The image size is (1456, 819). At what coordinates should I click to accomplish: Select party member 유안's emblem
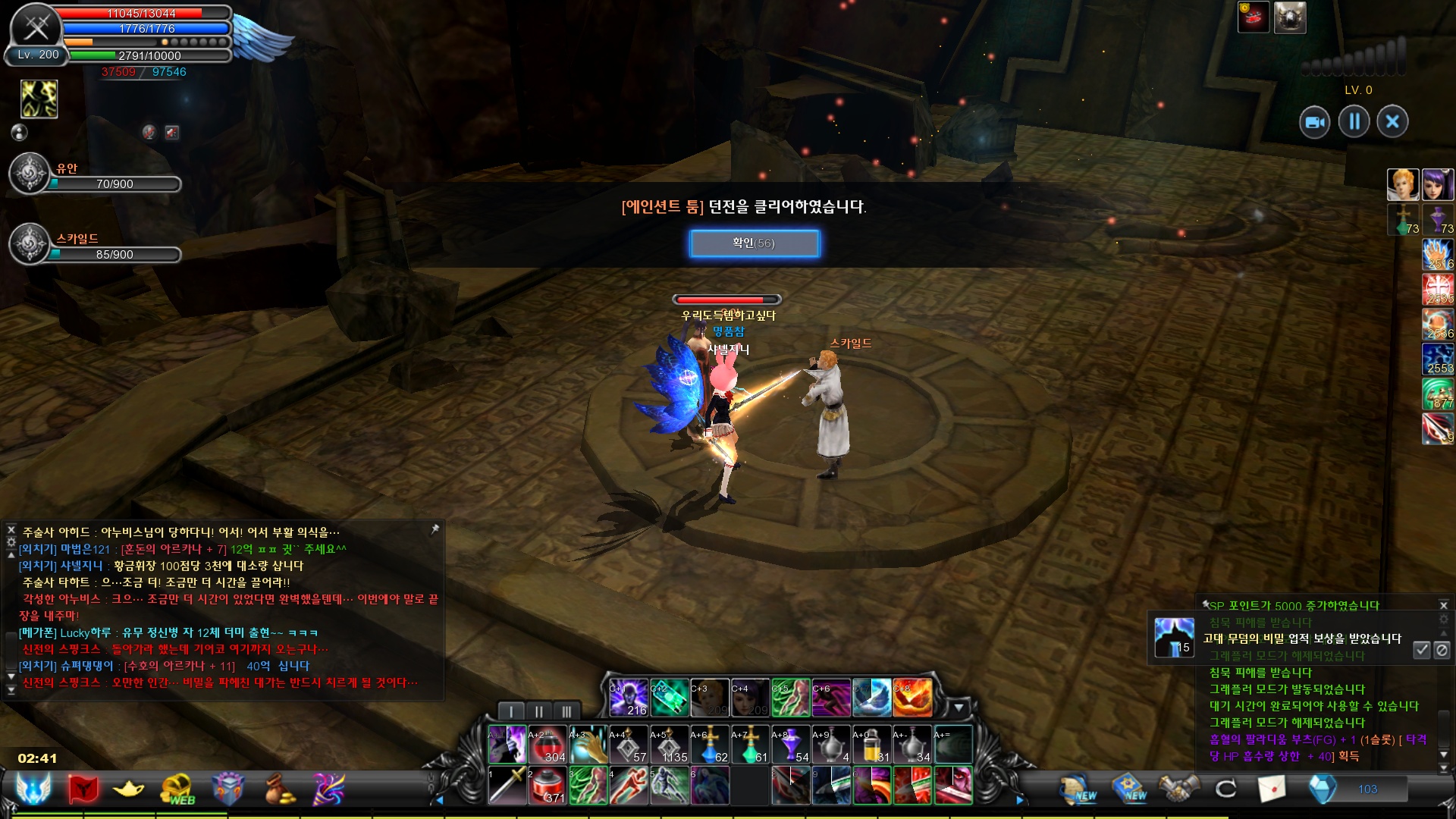pyautogui.click(x=30, y=174)
